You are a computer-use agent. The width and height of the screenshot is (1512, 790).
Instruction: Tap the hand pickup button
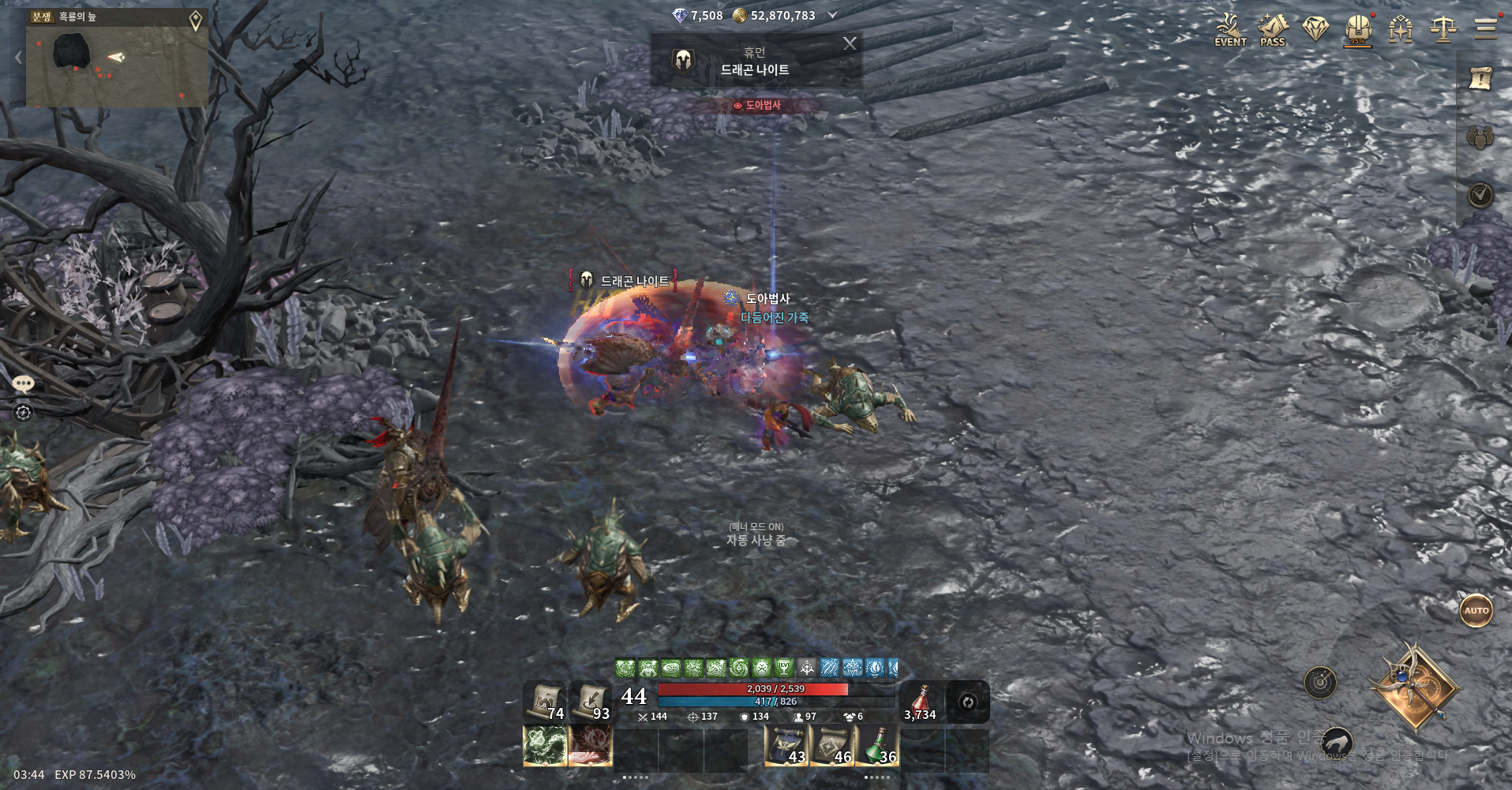click(x=1337, y=743)
